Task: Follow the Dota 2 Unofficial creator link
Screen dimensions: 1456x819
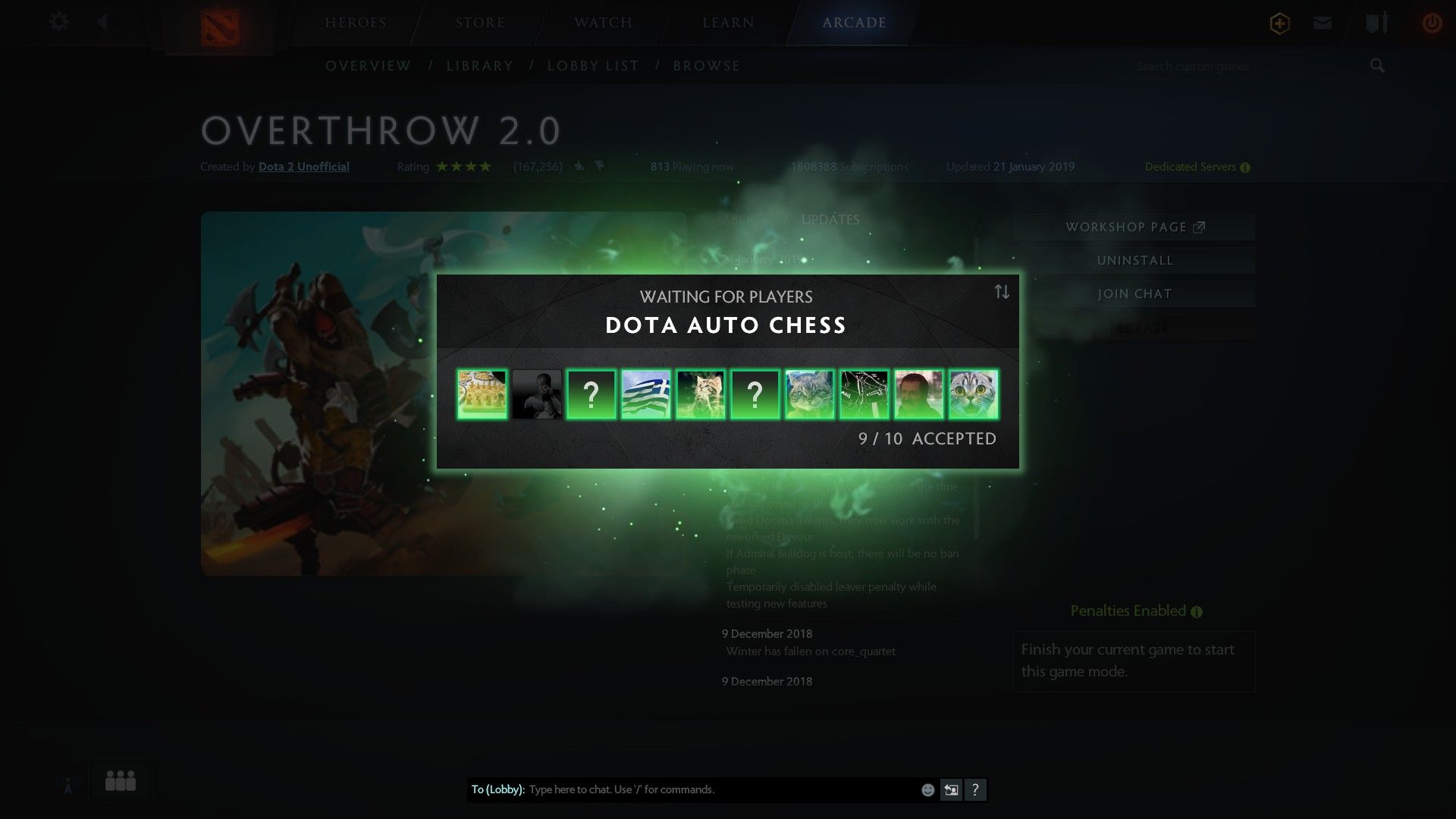Action: pos(303,166)
